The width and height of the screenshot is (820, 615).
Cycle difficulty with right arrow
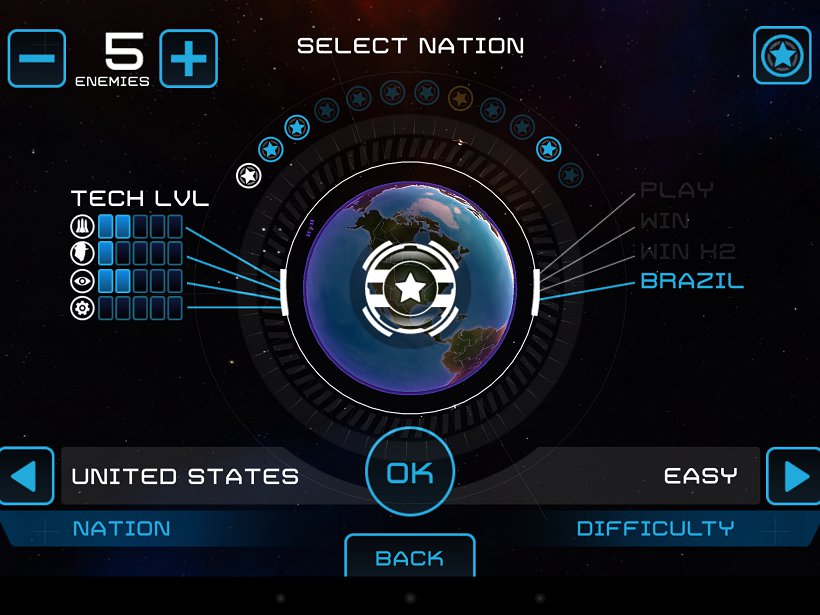(x=793, y=476)
